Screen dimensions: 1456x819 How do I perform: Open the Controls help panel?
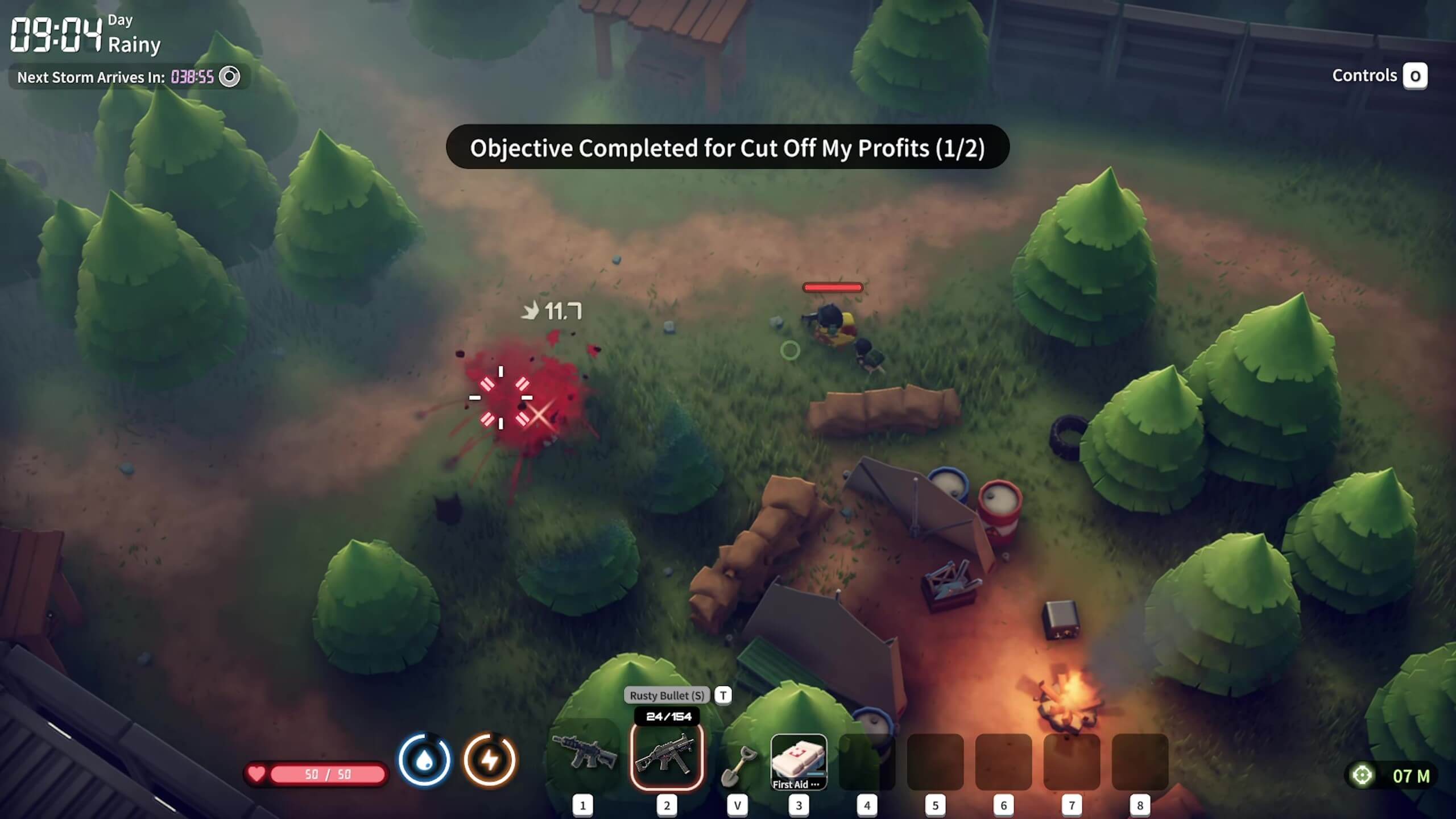[1414, 76]
